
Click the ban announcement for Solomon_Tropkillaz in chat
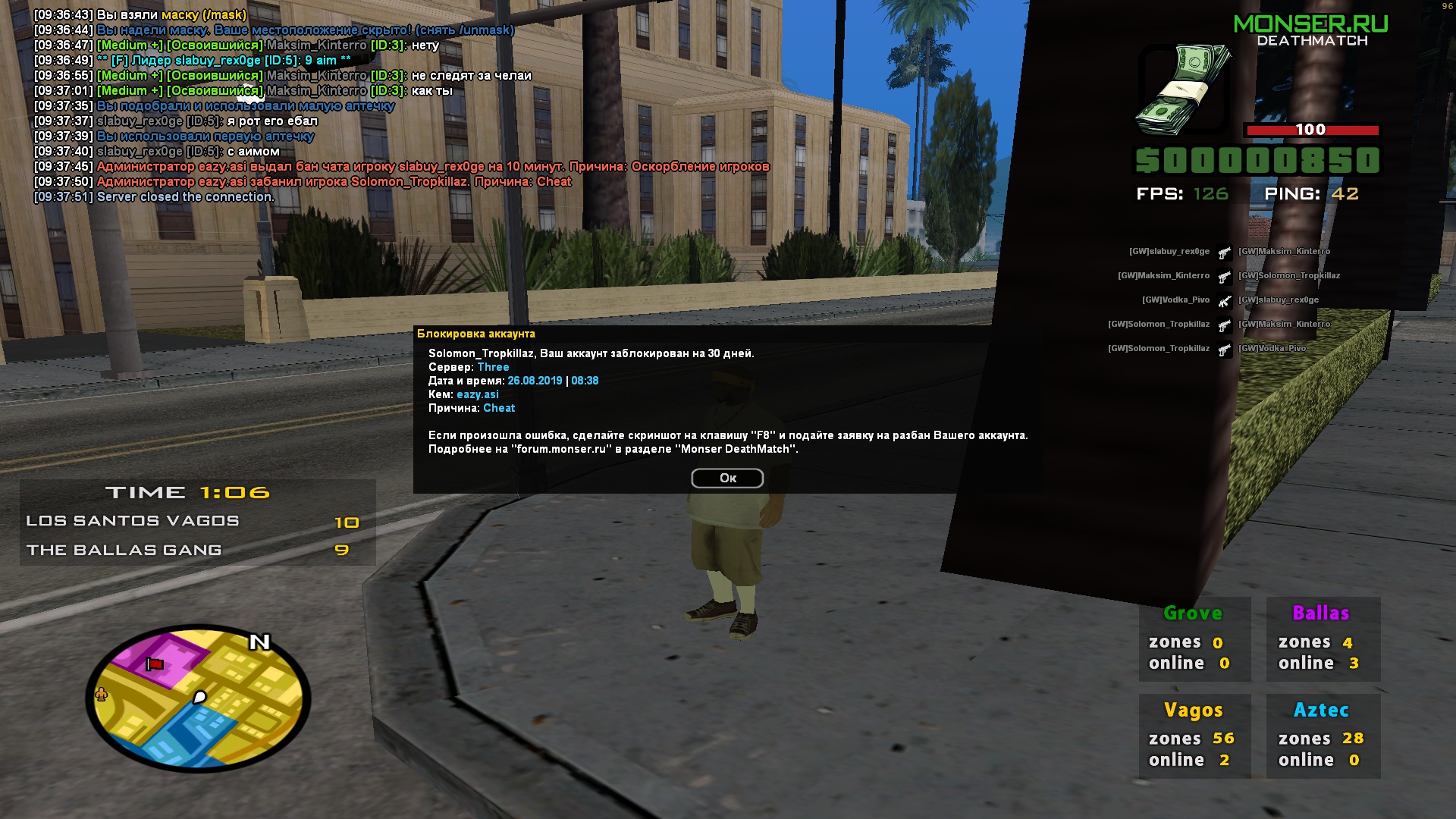[334, 182]
